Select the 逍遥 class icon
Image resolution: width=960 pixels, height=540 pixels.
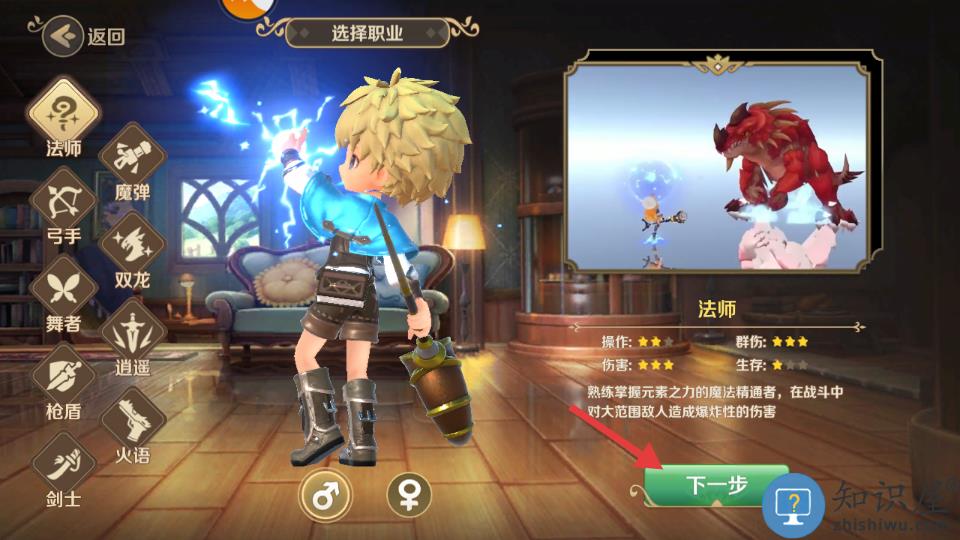(132, 330)
